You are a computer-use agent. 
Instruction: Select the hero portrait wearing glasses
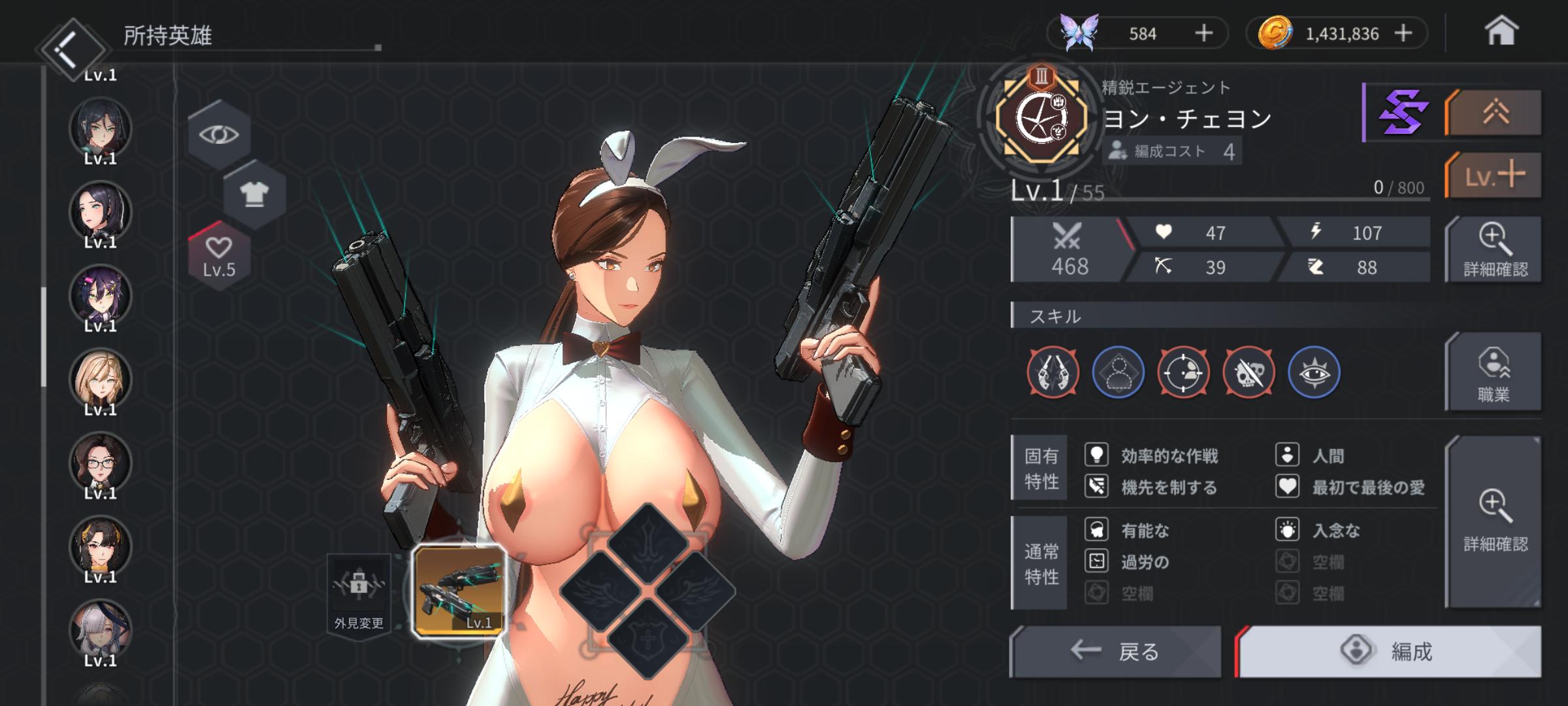pyautogui.click(x=101, y=463)
